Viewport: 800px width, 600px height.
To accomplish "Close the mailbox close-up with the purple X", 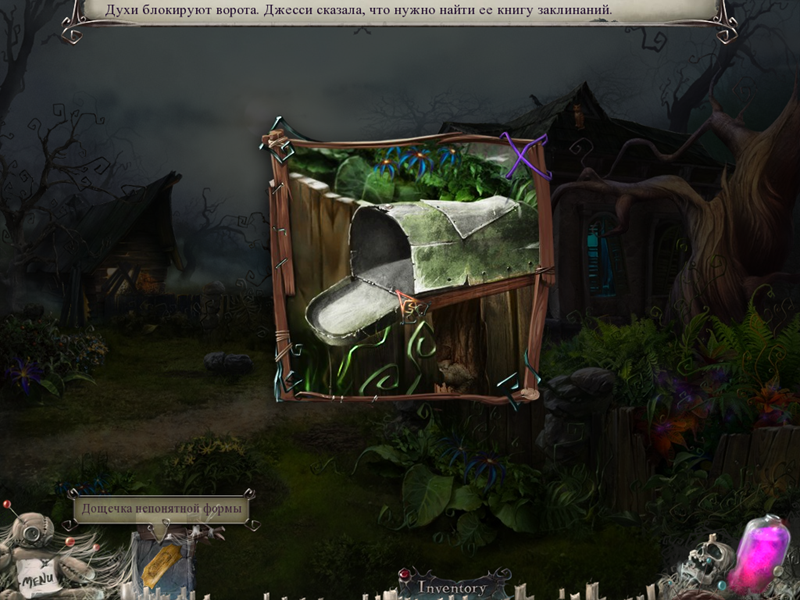I will [x=526, y=157].
